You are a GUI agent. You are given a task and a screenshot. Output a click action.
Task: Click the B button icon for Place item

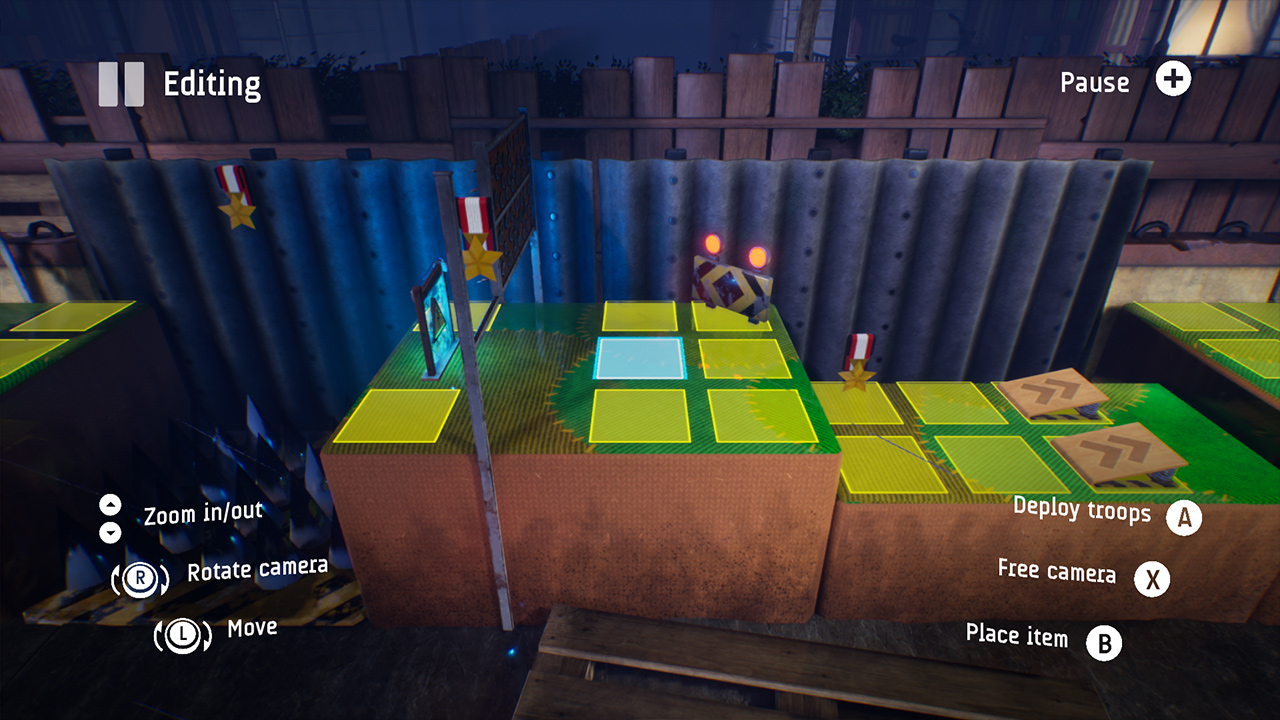tap(1103, 645)
